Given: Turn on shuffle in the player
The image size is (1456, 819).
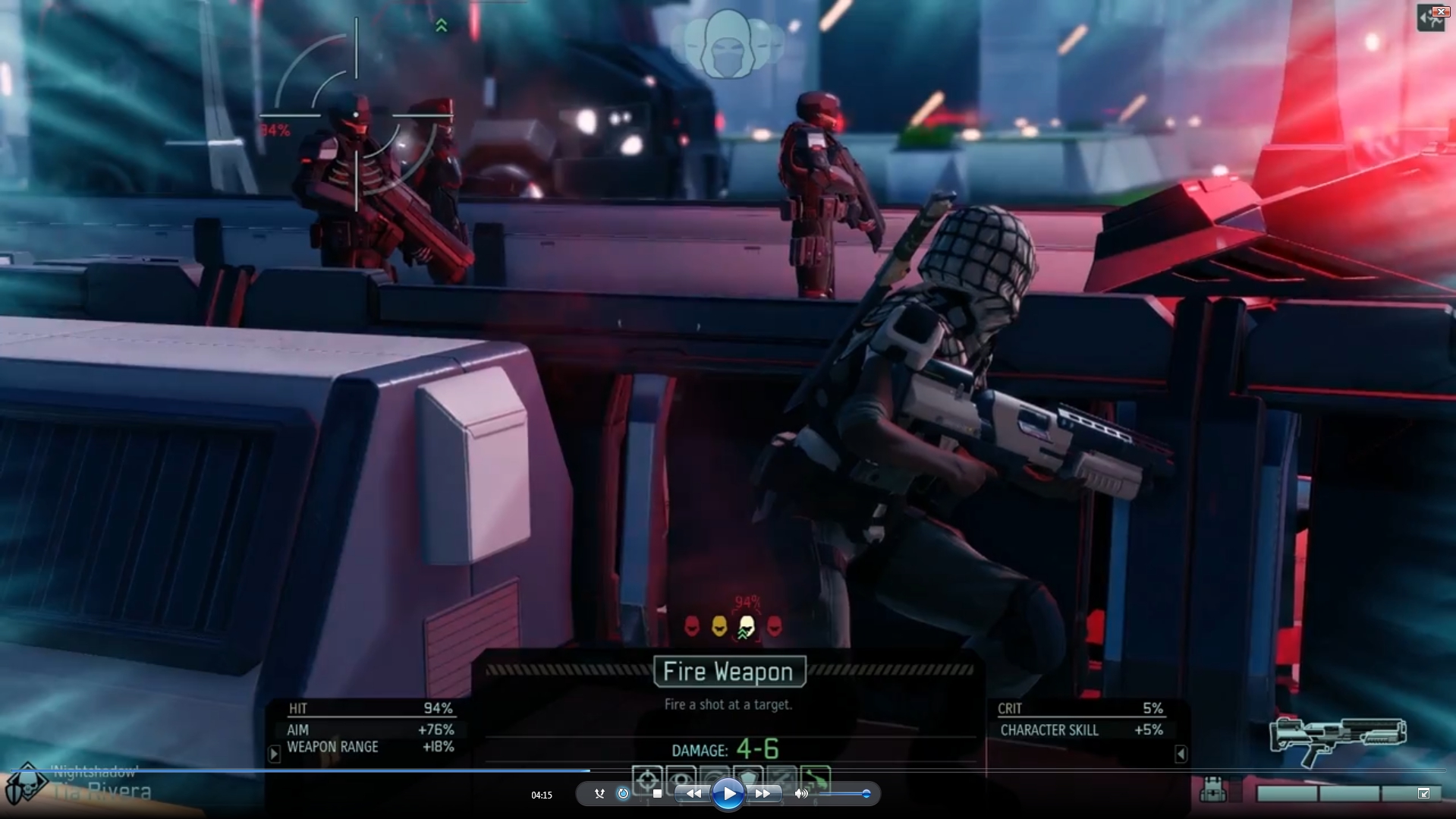Looking at the screenshot, I should click(x=599, y=794).
